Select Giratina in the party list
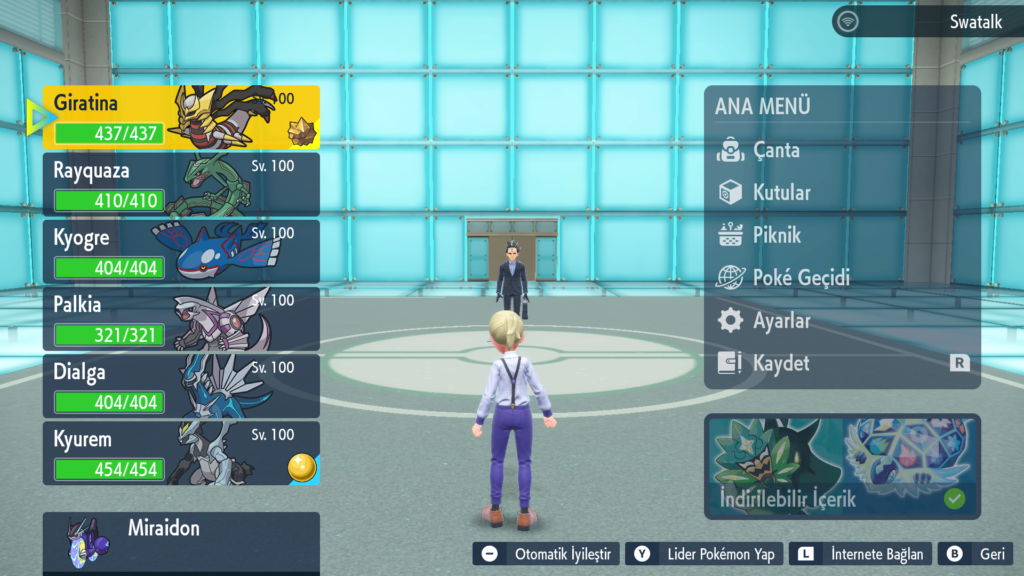Screen dimensions: 1024x576 181,117
